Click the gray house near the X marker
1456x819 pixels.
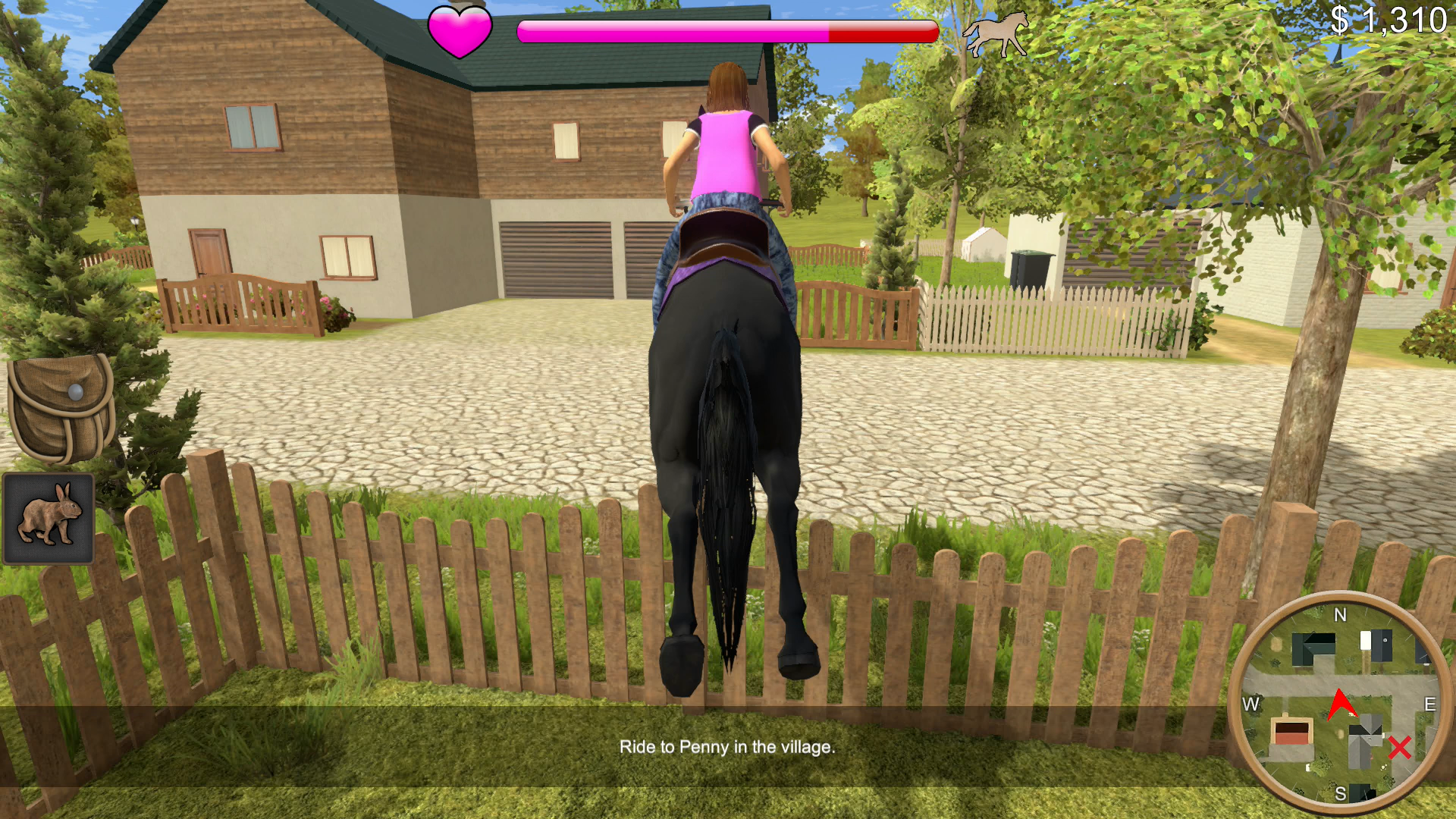(x=1363, y=742)
